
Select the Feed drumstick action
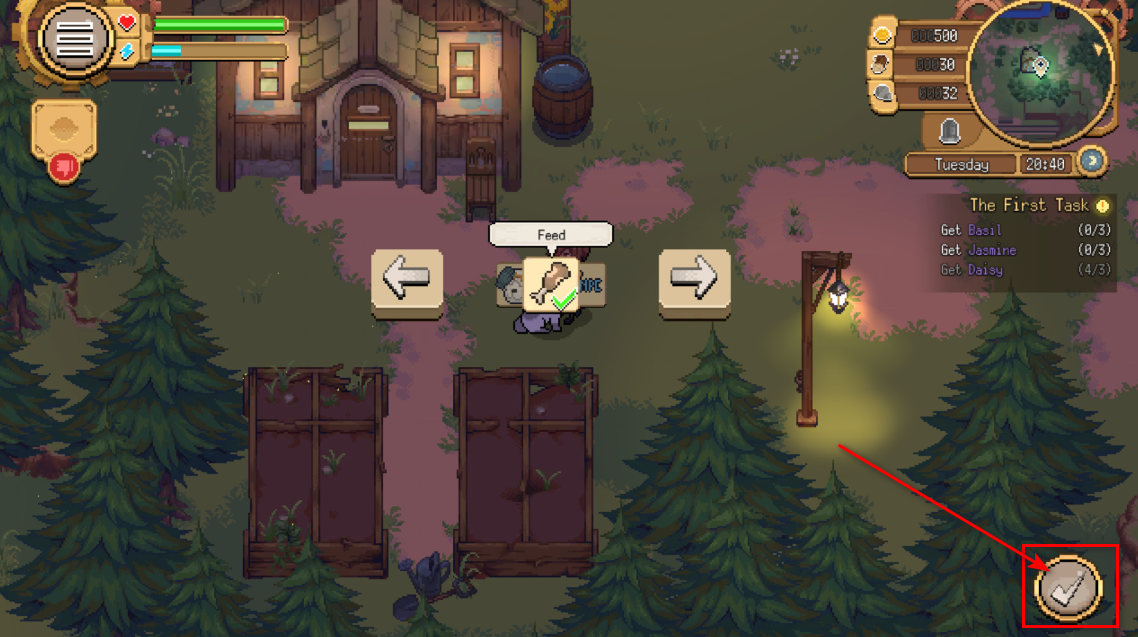[x=550, y=284]
